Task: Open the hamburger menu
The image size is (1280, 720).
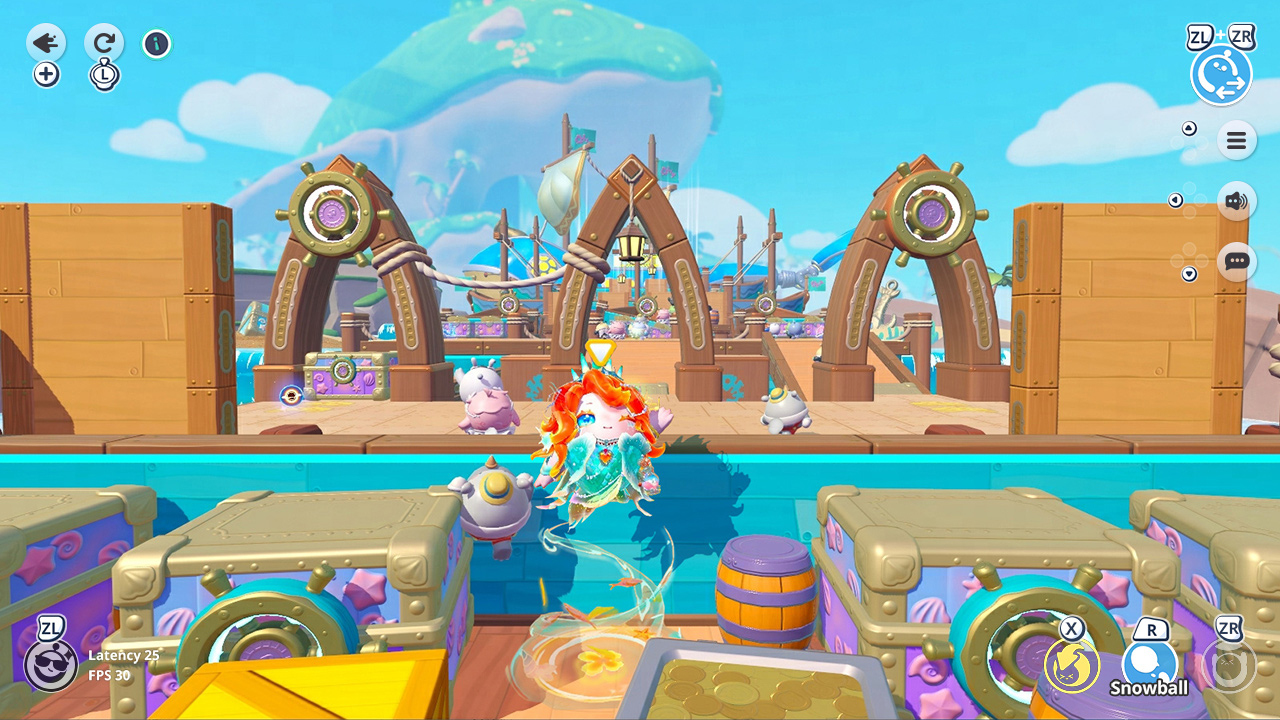Action: pyautogui.click(x=1236, y=141)
